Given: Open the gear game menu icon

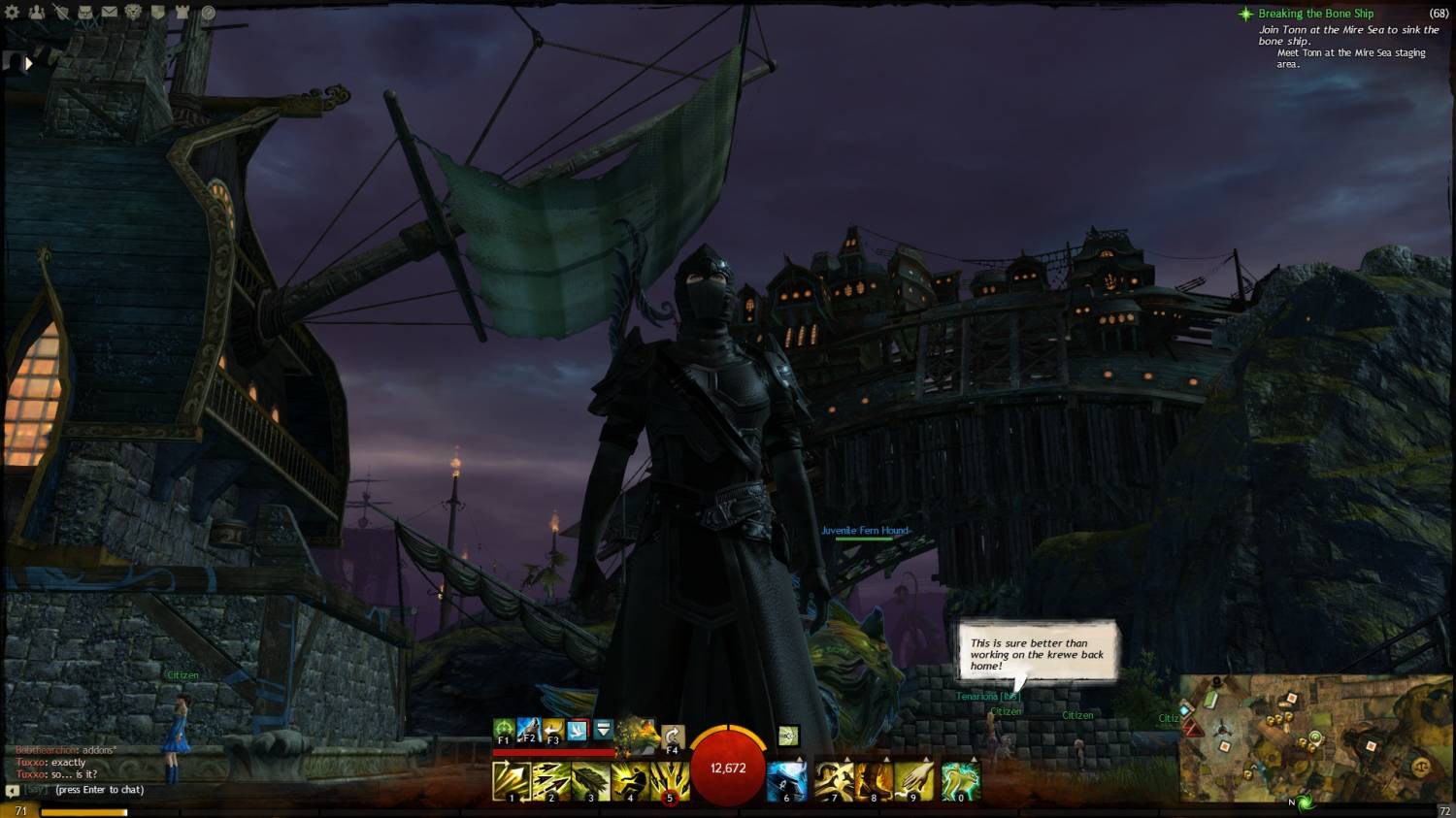Looking at the screenshot, I should (x=13, y=13).
